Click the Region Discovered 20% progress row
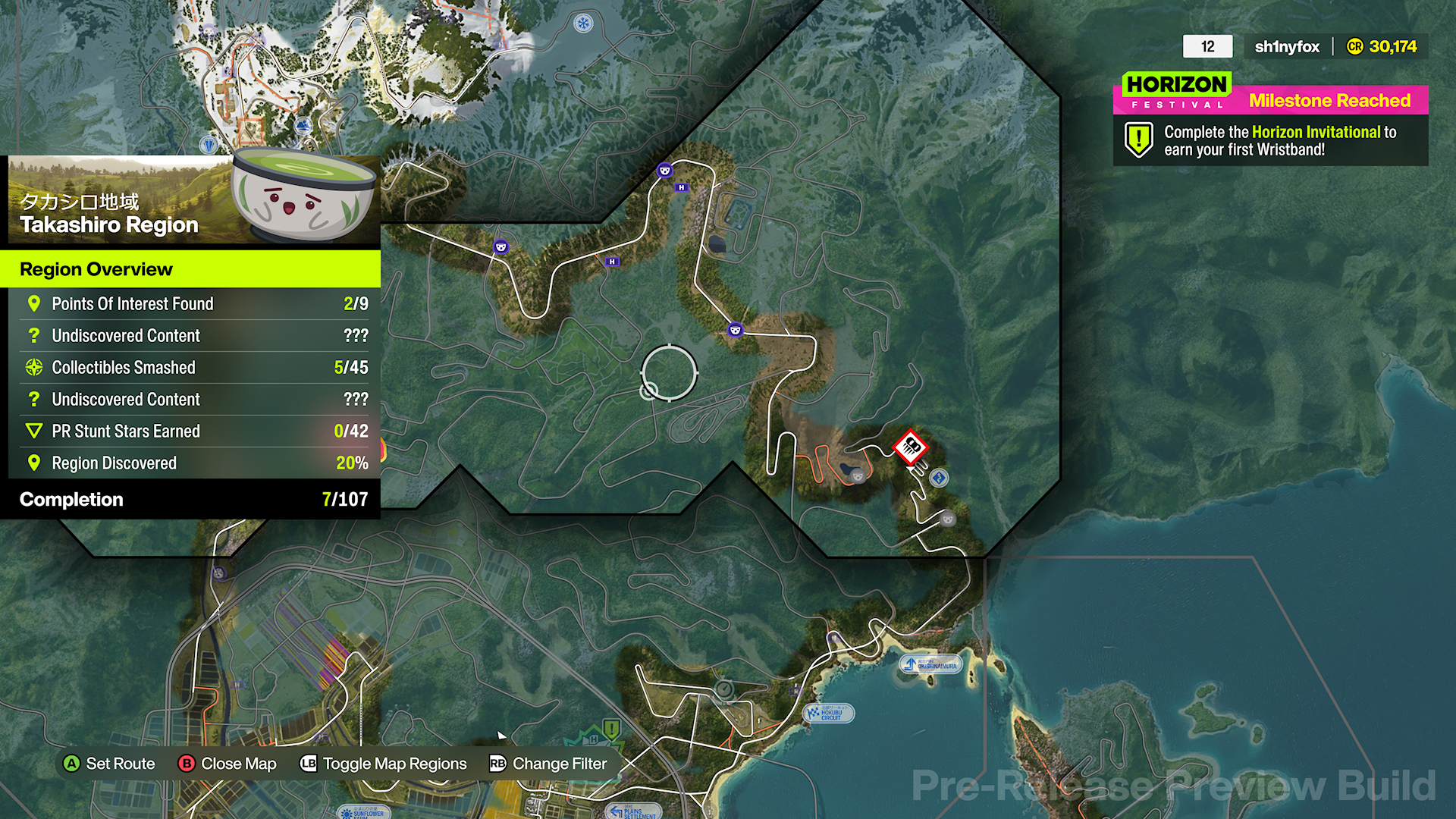The width and height of the screenshot is (1456, 819). 190,463
